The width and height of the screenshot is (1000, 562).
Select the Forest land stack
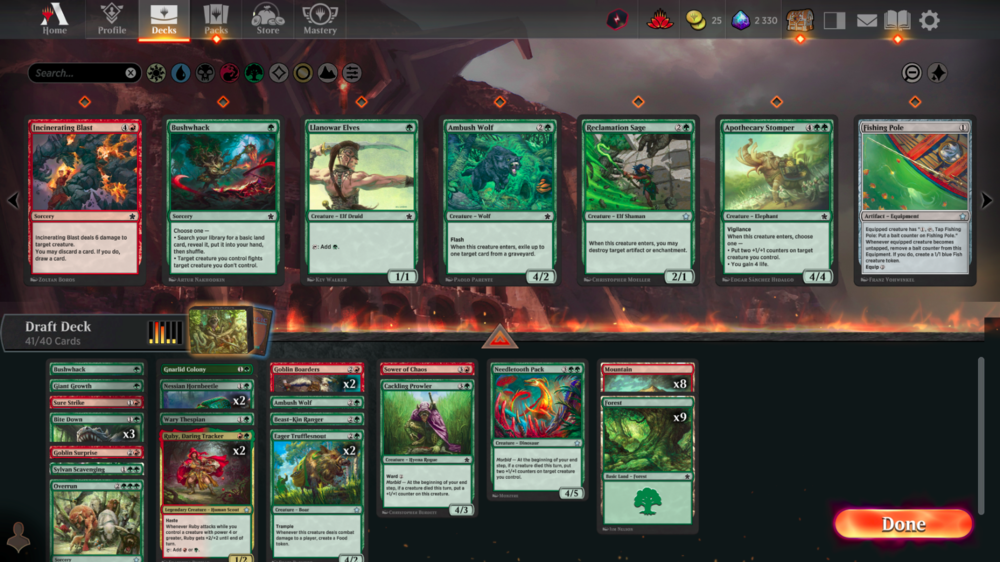(647, 460)
